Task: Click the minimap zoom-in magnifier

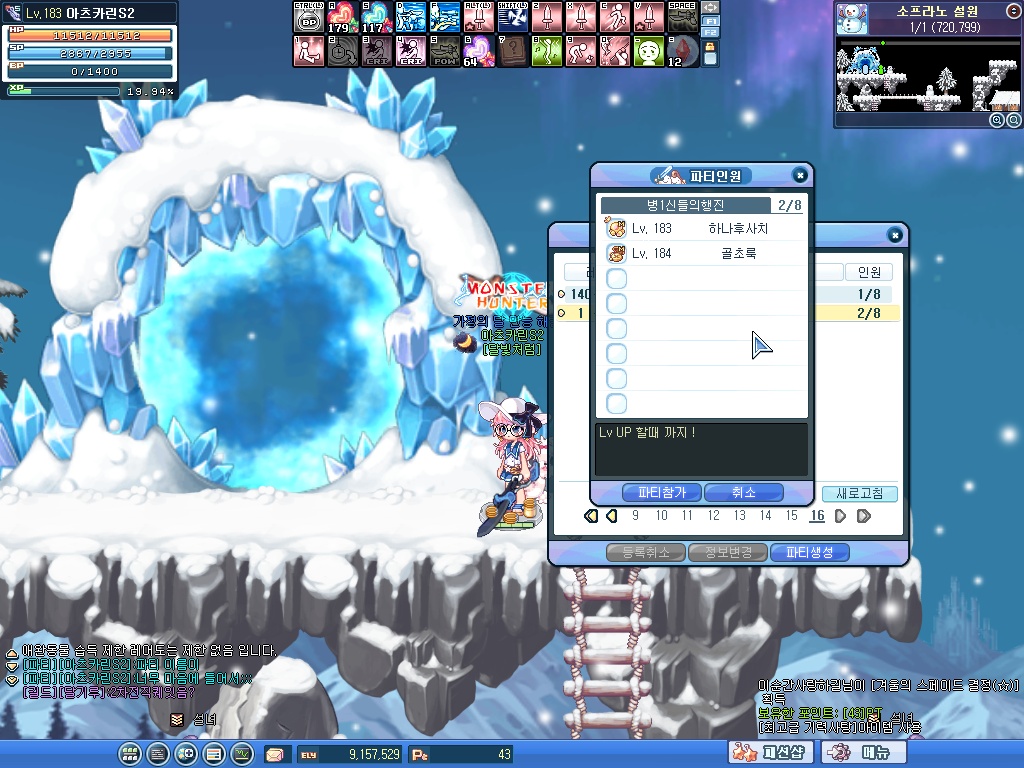Action: 997,120
